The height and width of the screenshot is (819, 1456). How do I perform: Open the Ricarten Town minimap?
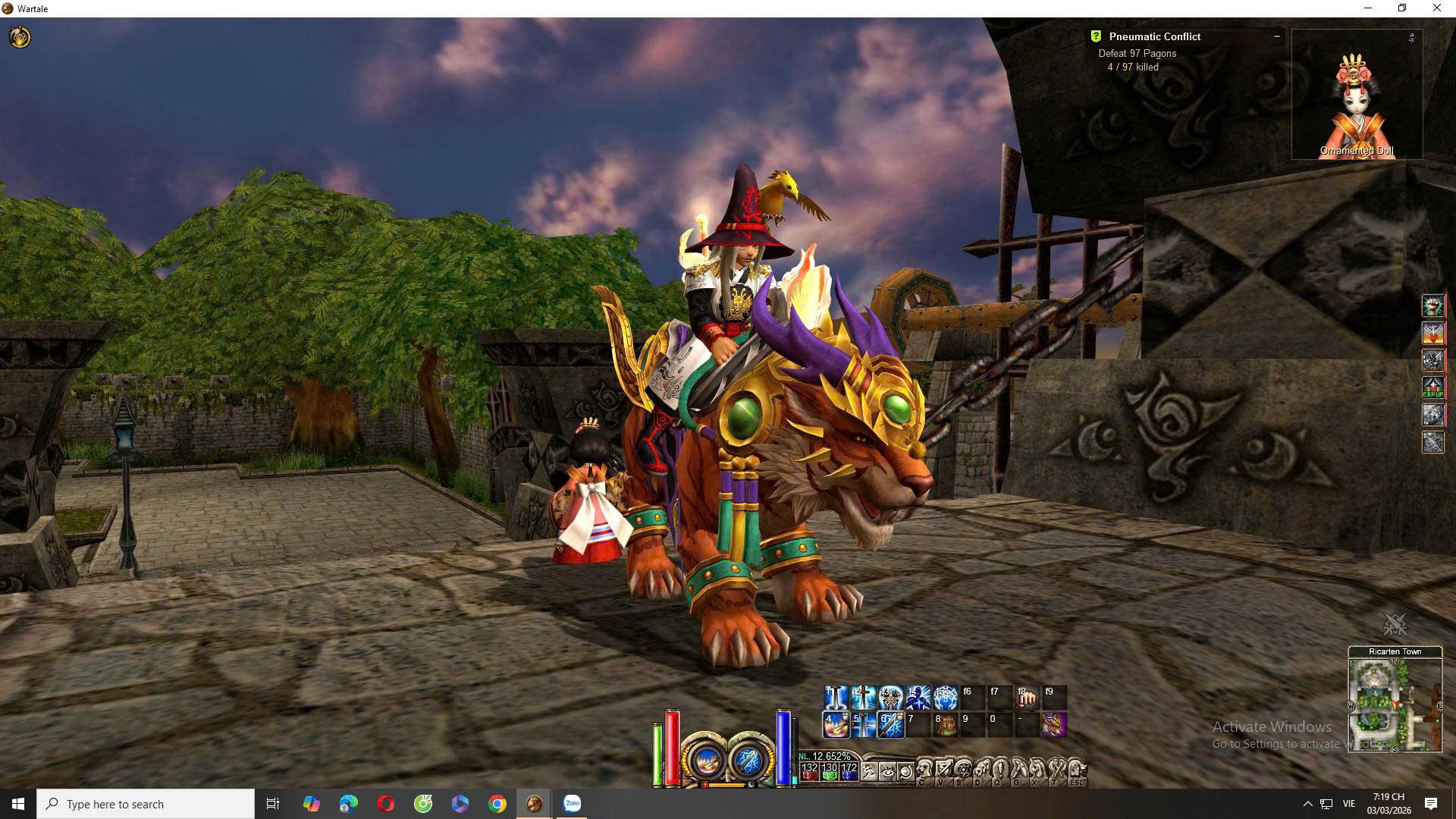[1395, 705]
